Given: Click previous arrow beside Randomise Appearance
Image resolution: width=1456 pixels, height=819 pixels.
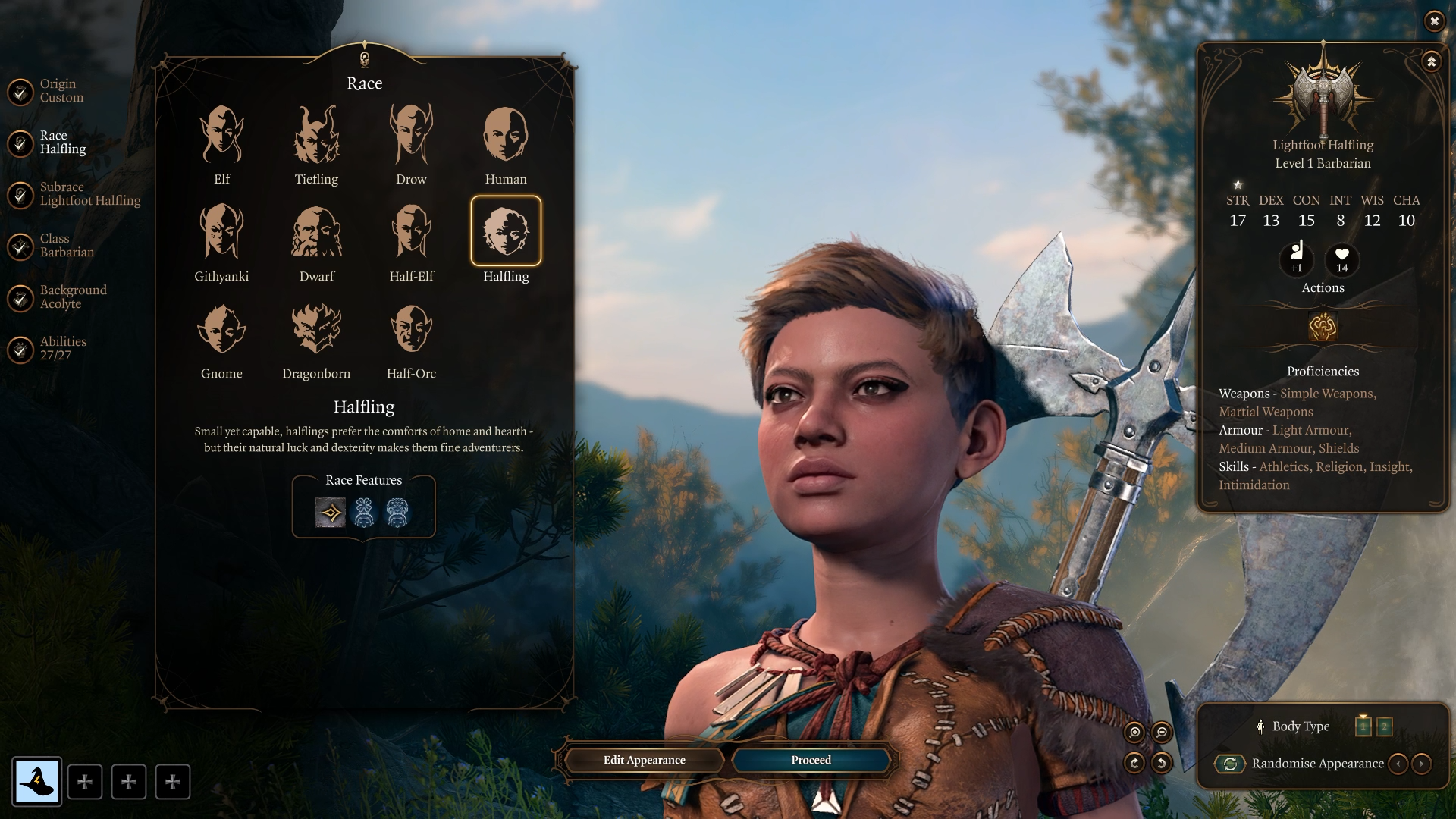Looking at the screenshot, I should coord(1399,764).
